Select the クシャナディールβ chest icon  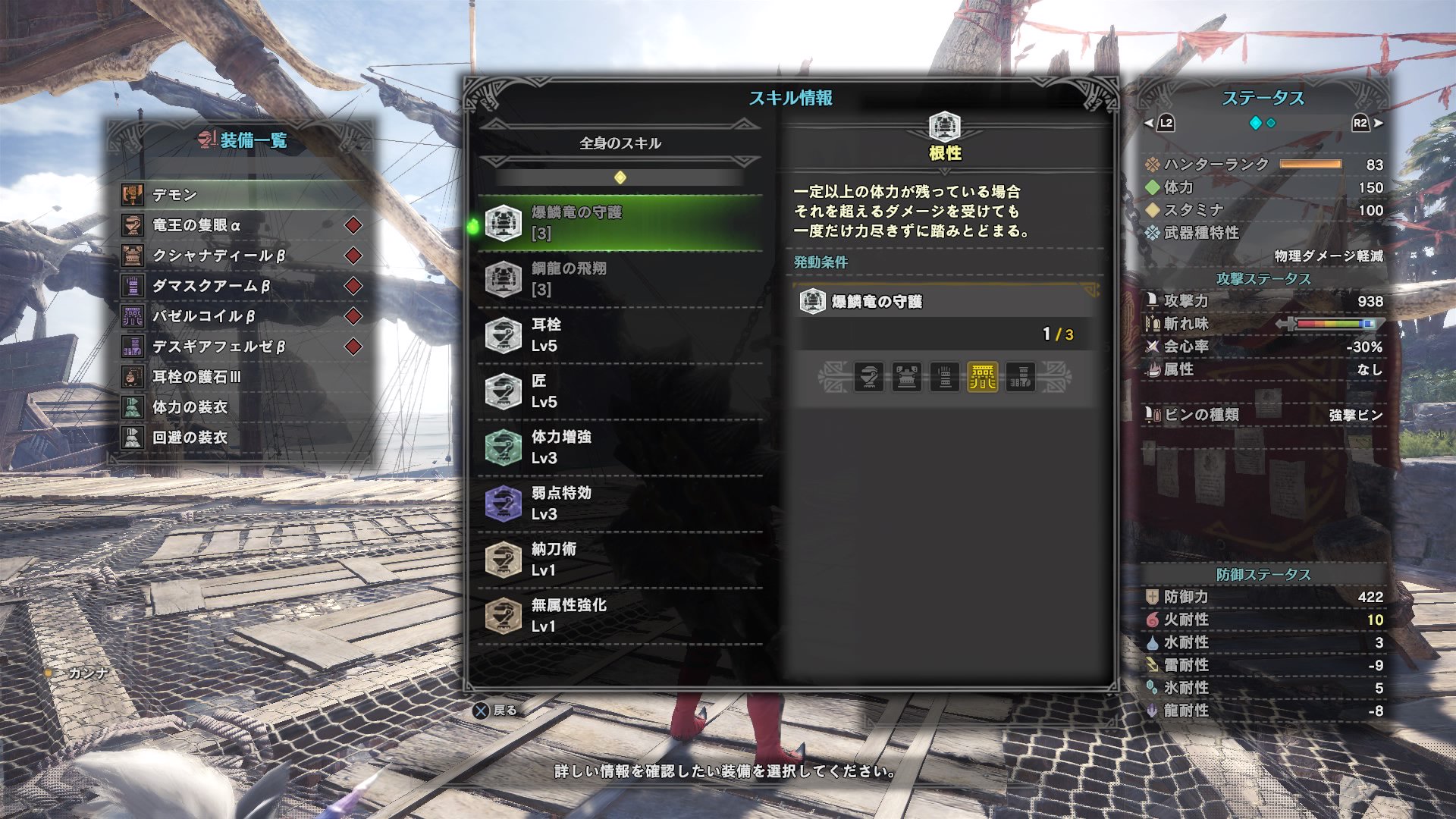133,256
